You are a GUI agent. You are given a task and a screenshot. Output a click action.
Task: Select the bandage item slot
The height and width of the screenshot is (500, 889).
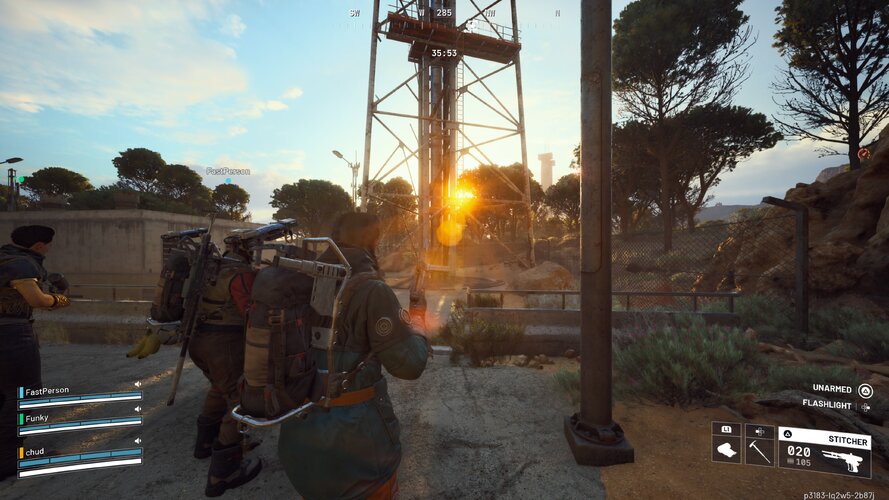[x=726, y=444]
